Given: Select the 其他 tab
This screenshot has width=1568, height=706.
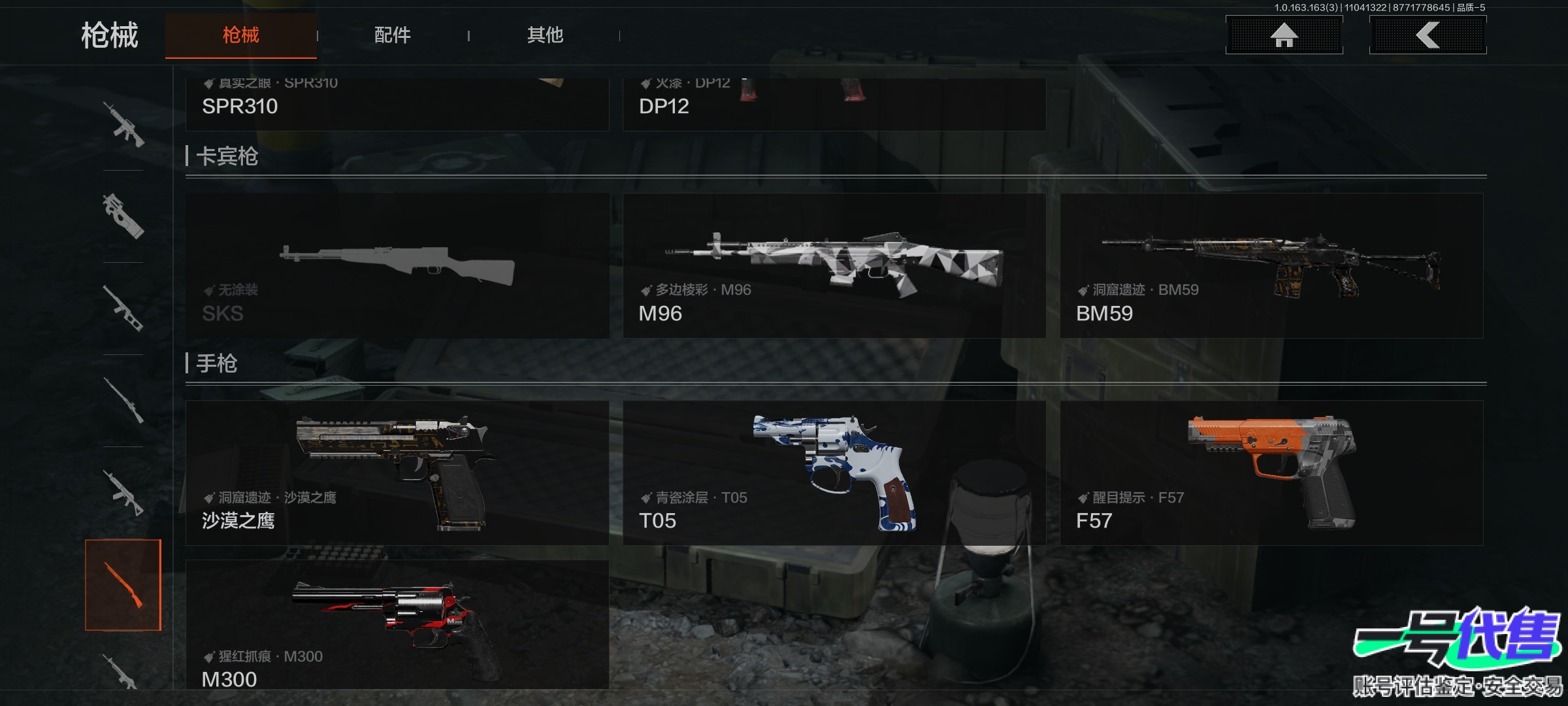Looking at the screenshot, I should coord(545,35).
